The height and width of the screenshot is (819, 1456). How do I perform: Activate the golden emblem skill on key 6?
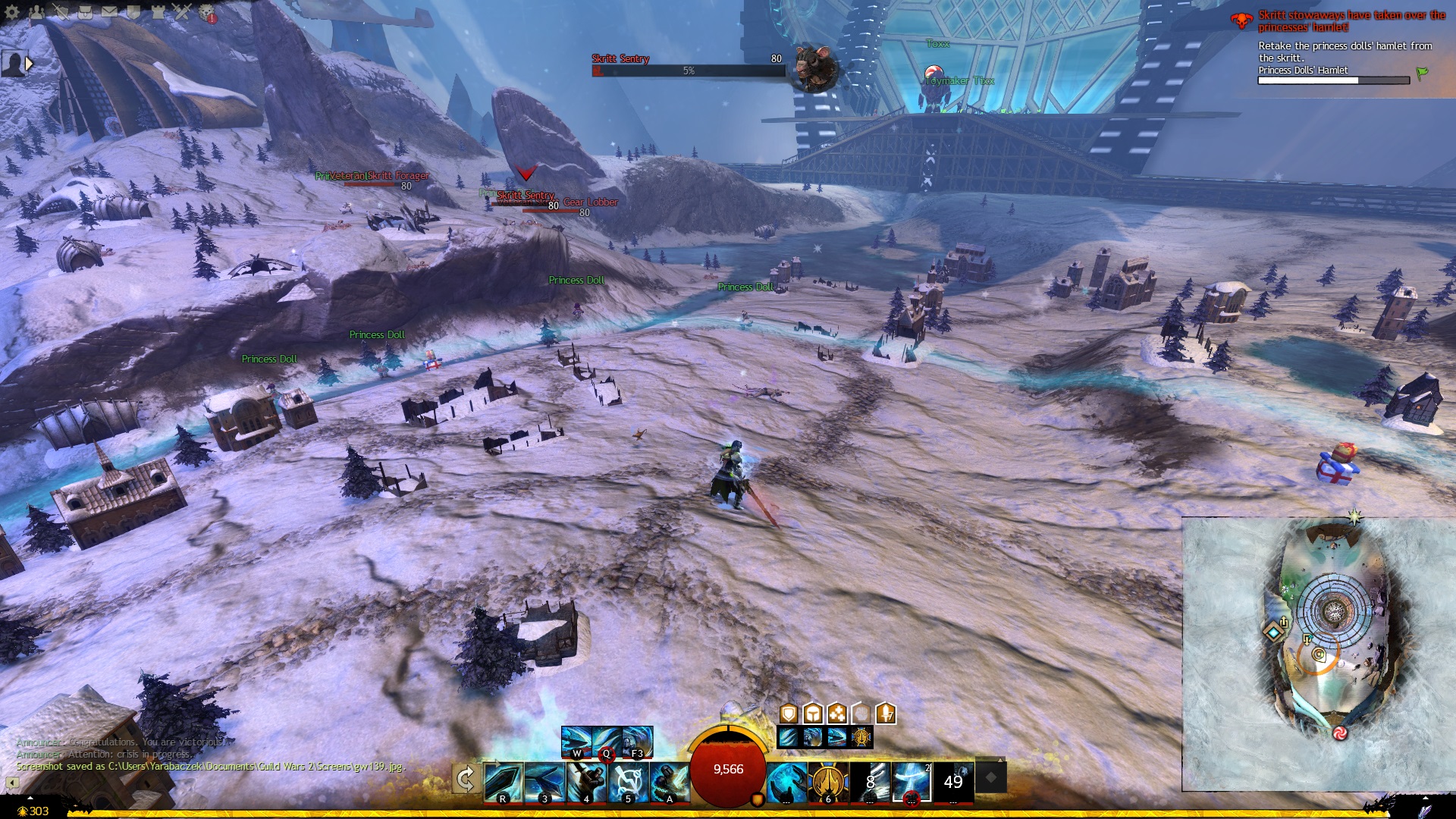828,782
